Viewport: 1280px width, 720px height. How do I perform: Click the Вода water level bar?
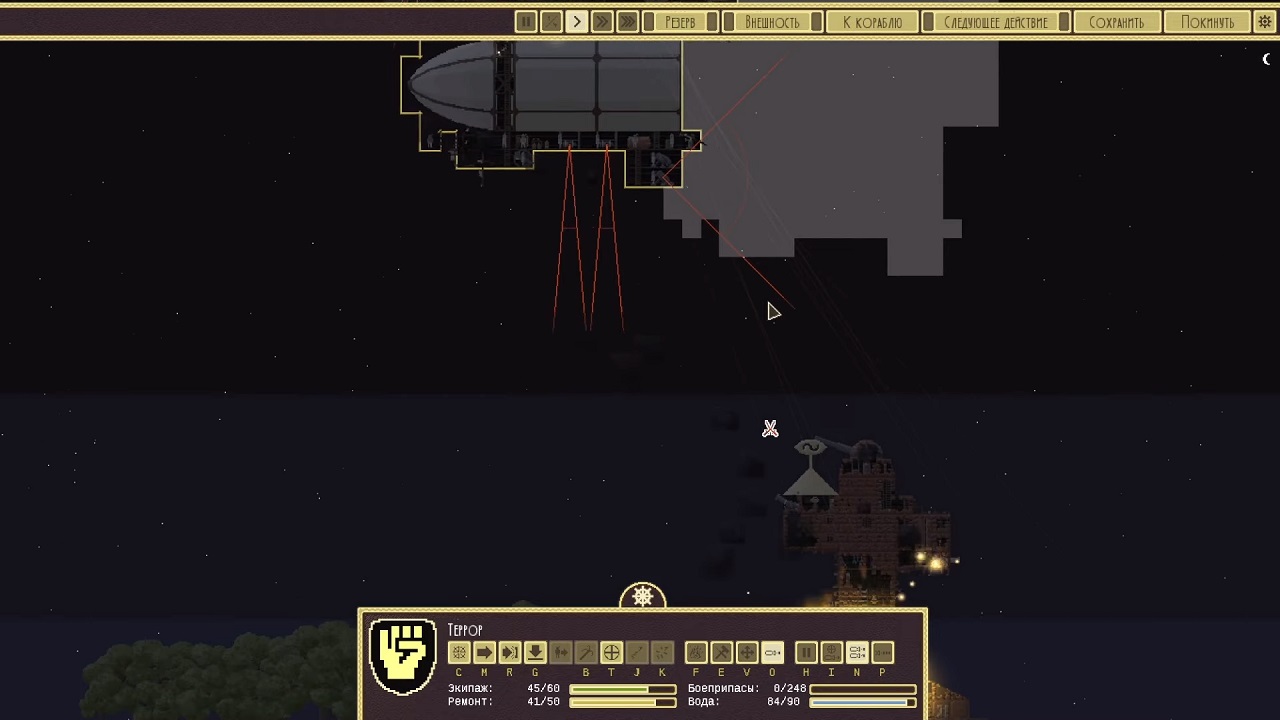(865, 701)
